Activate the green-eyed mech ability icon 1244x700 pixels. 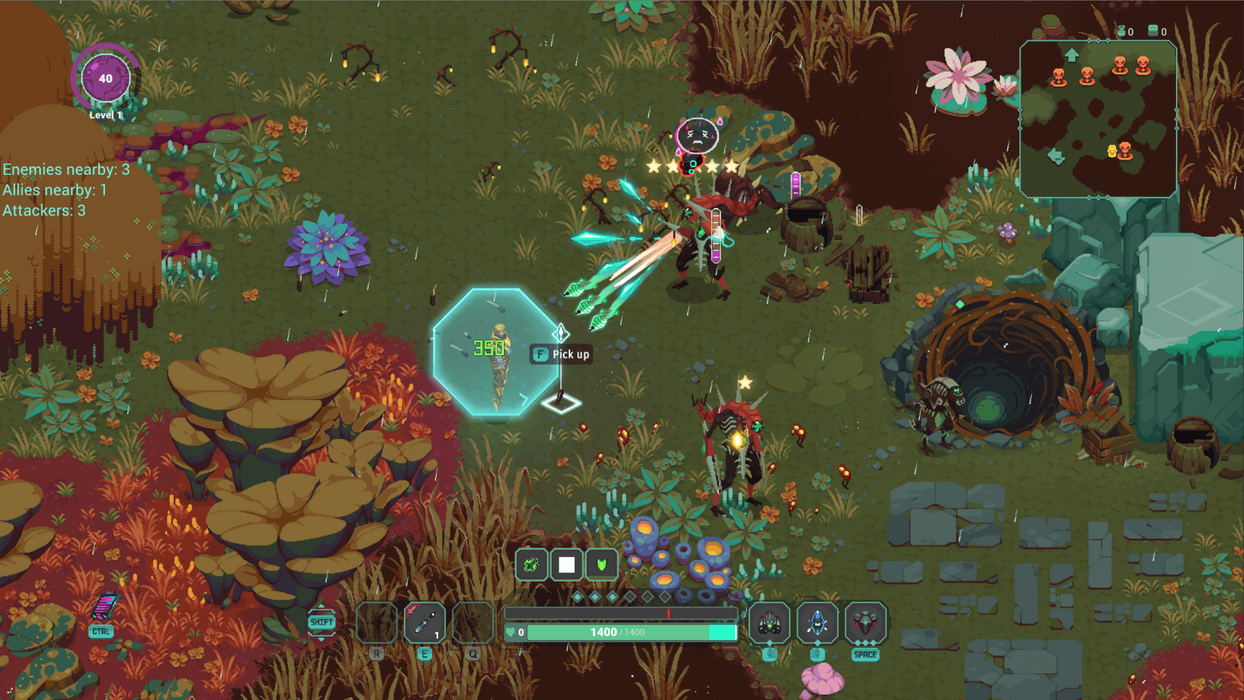(x=769, y=622)
